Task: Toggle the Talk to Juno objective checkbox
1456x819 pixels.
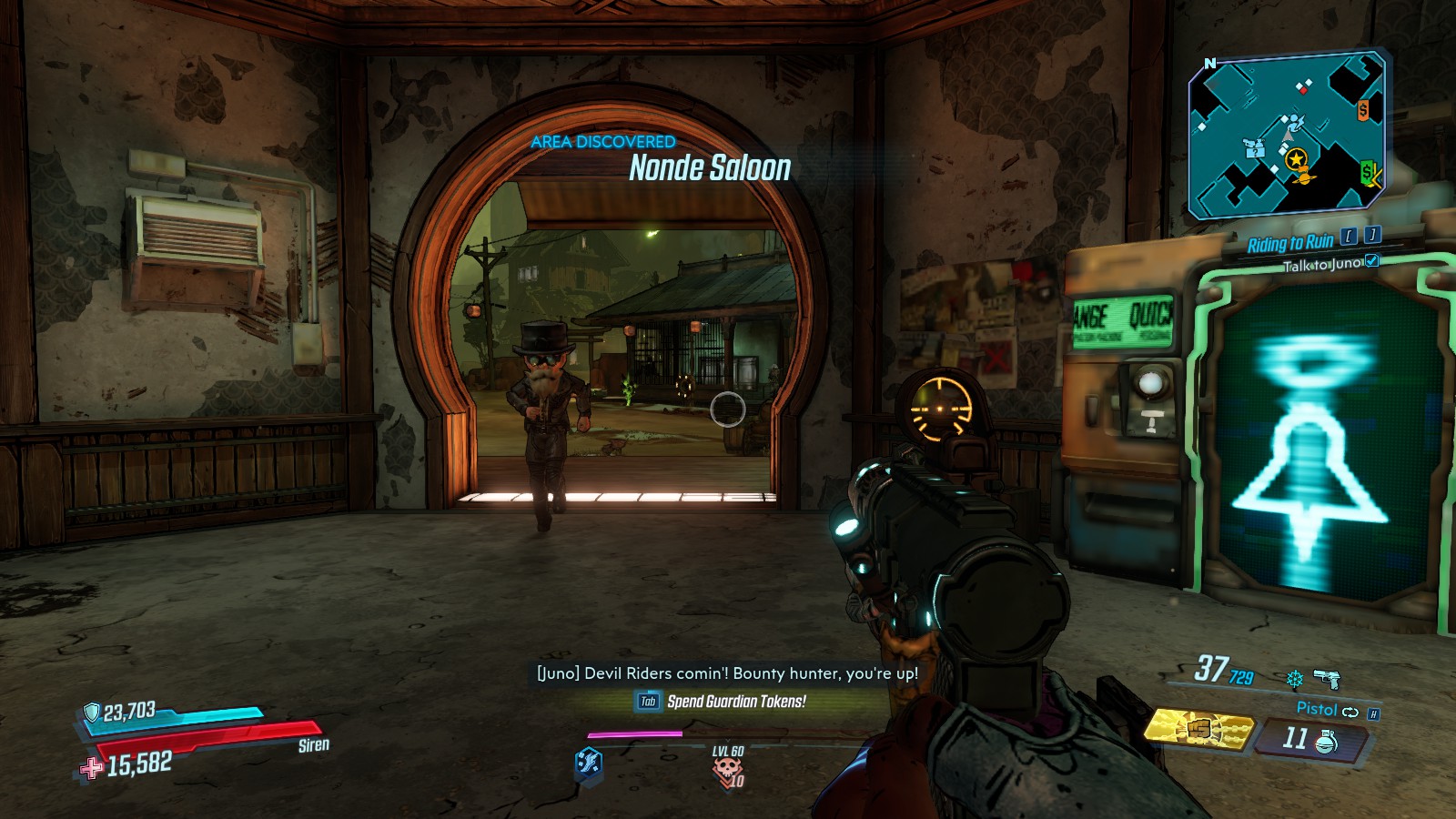Action: tap(1372, 262)
